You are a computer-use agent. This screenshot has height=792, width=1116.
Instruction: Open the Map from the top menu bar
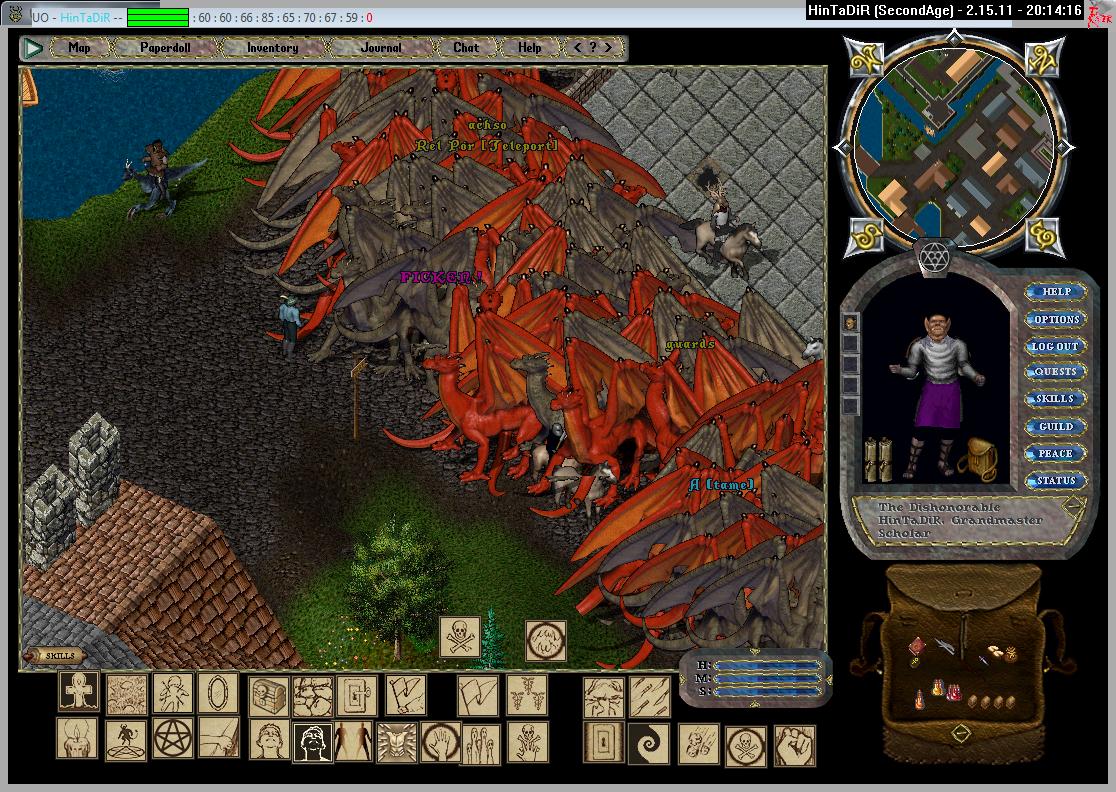[79, 47]
